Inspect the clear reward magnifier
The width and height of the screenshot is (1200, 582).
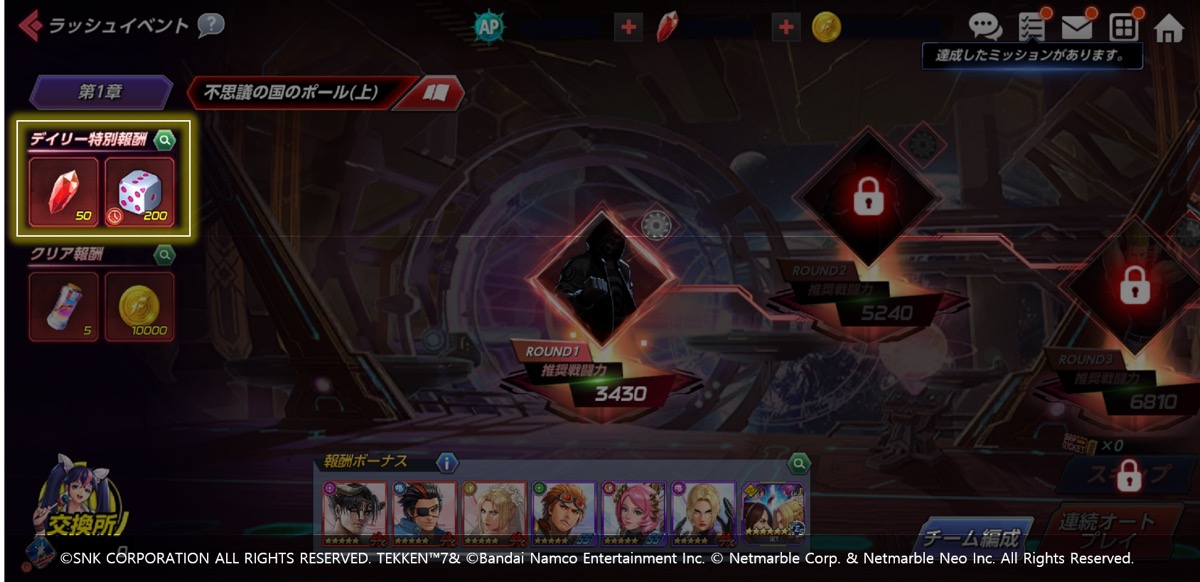[165, 255]
